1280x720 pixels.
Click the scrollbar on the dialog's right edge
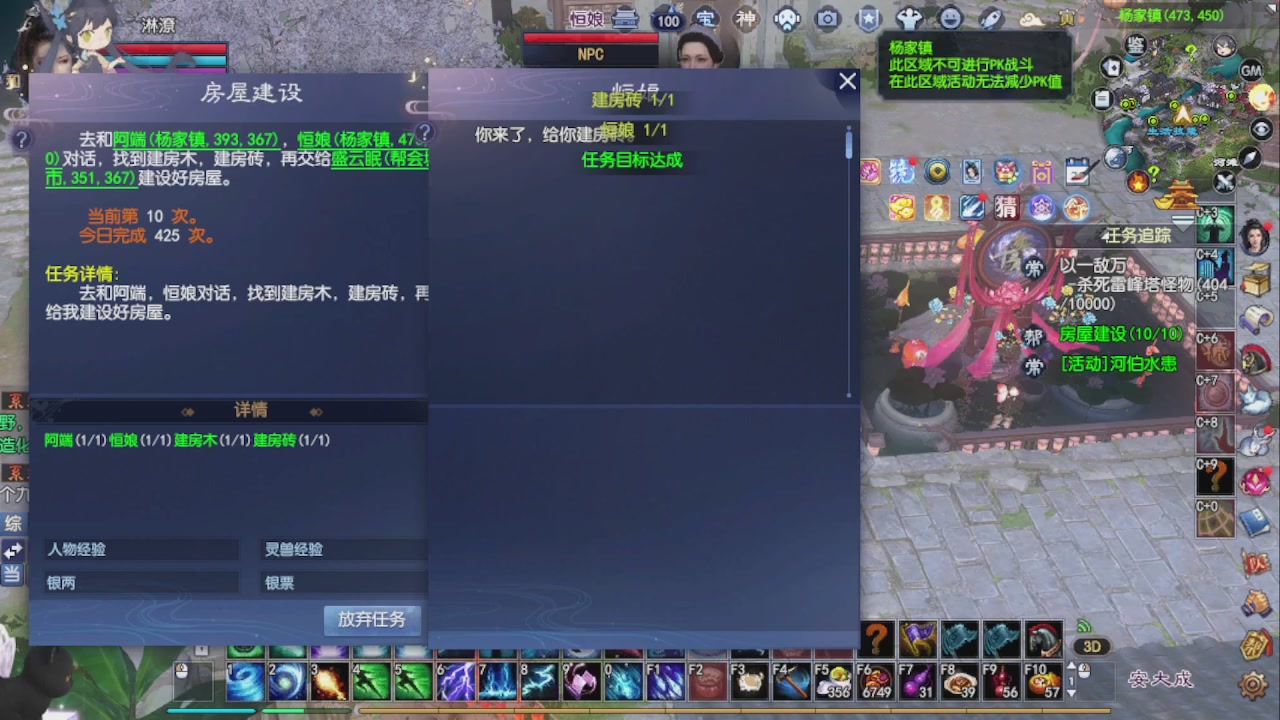tap(849, 145)
